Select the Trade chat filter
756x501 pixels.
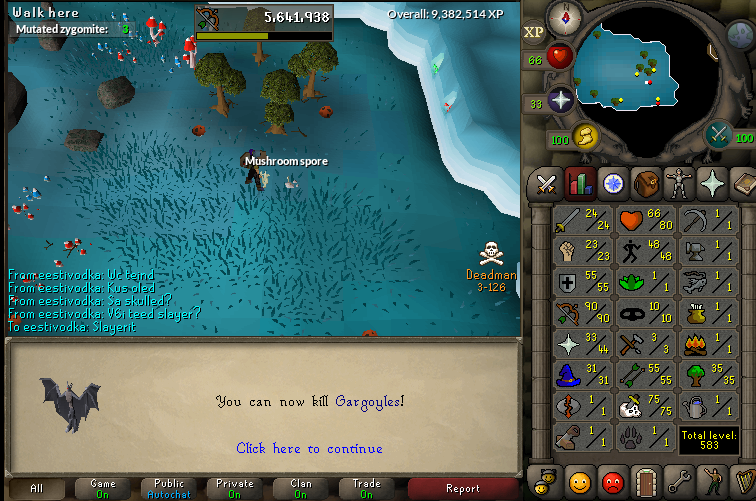coord(367,488)
